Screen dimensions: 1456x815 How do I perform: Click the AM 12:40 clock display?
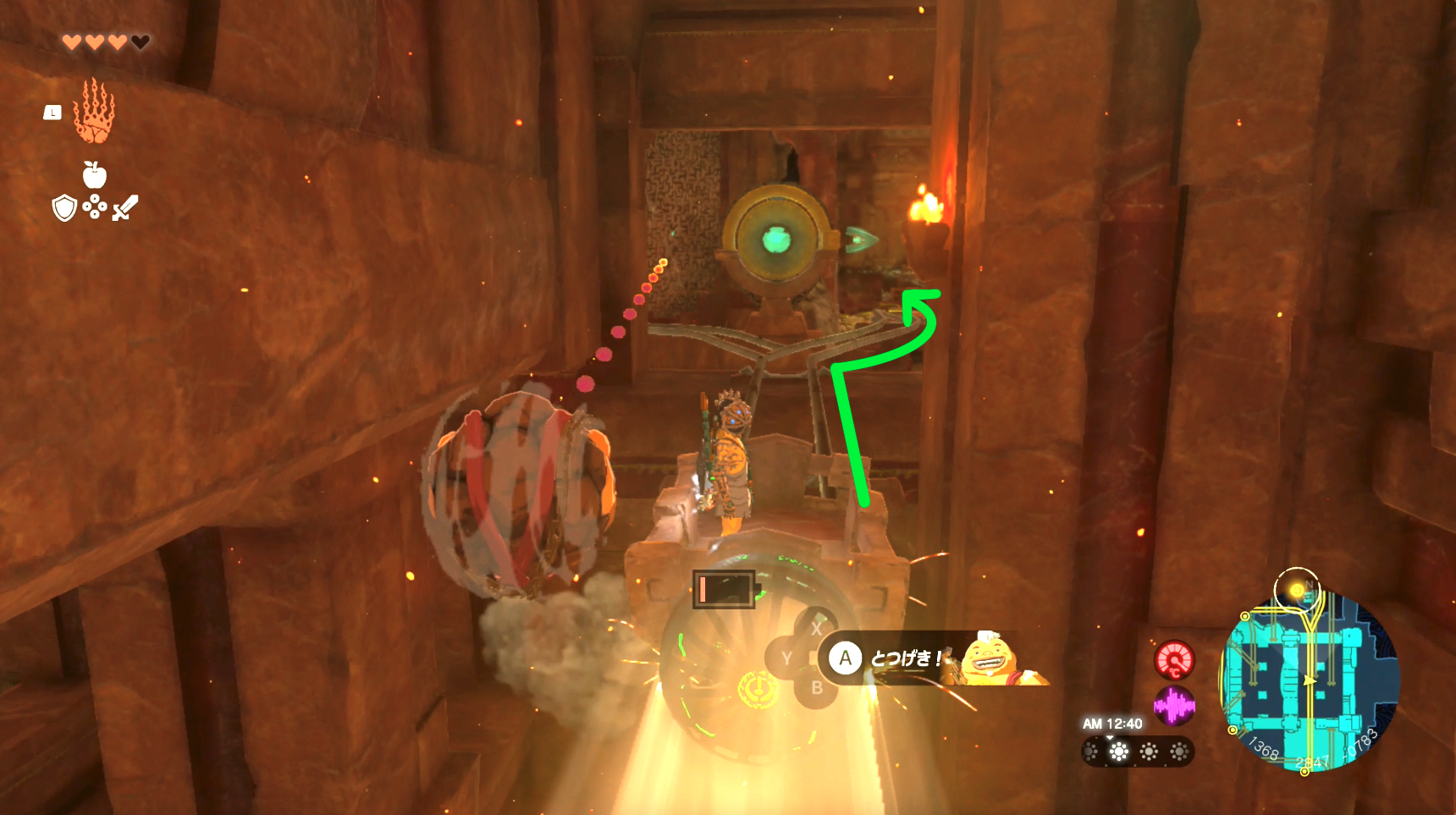tap(1111, 724)
